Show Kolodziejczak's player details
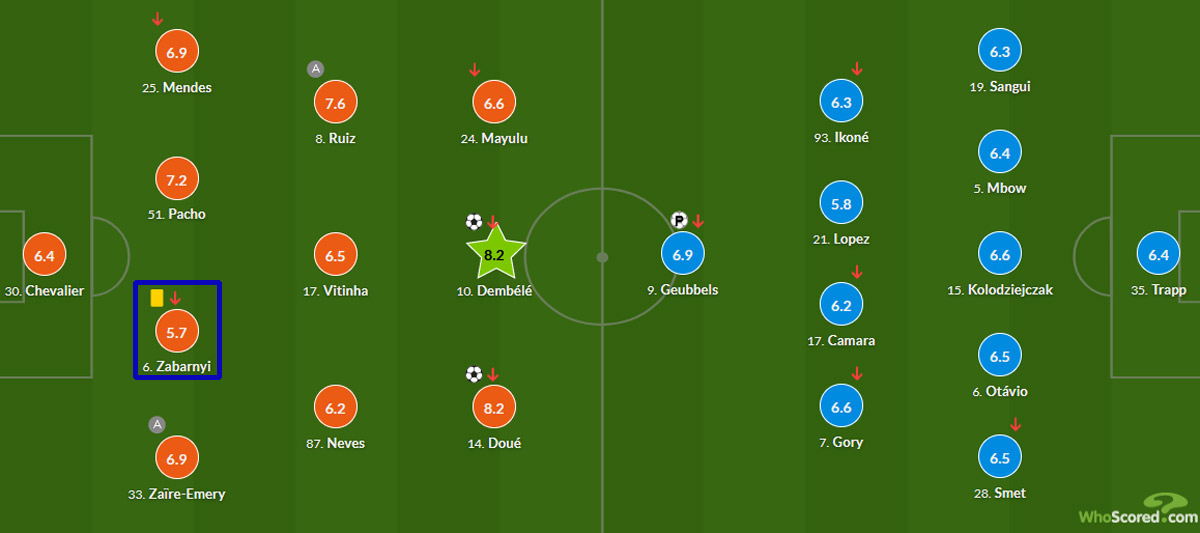This screenshot has width=1200, height=533. tap(1000, 255)
